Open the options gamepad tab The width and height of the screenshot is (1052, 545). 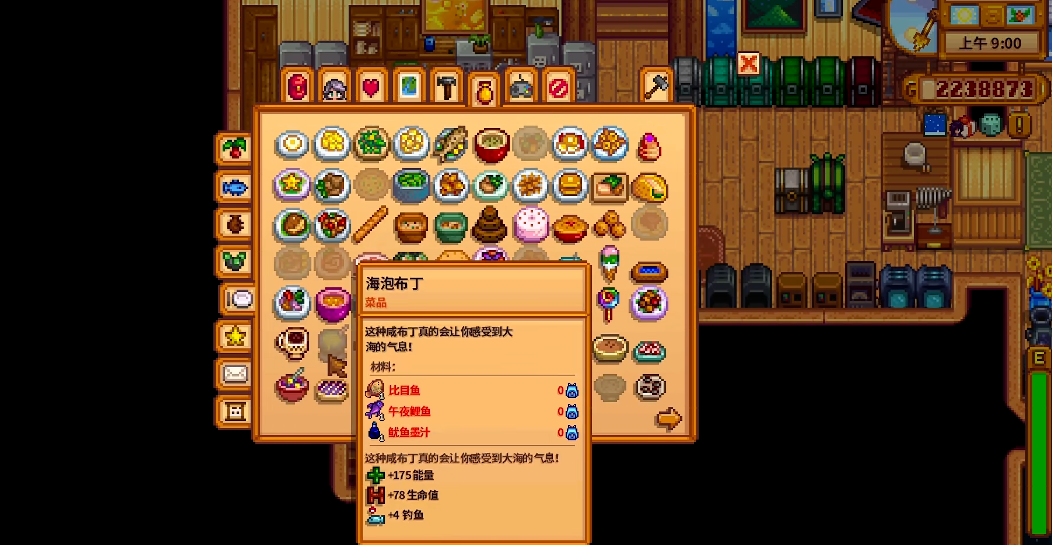tap(520, 88)
